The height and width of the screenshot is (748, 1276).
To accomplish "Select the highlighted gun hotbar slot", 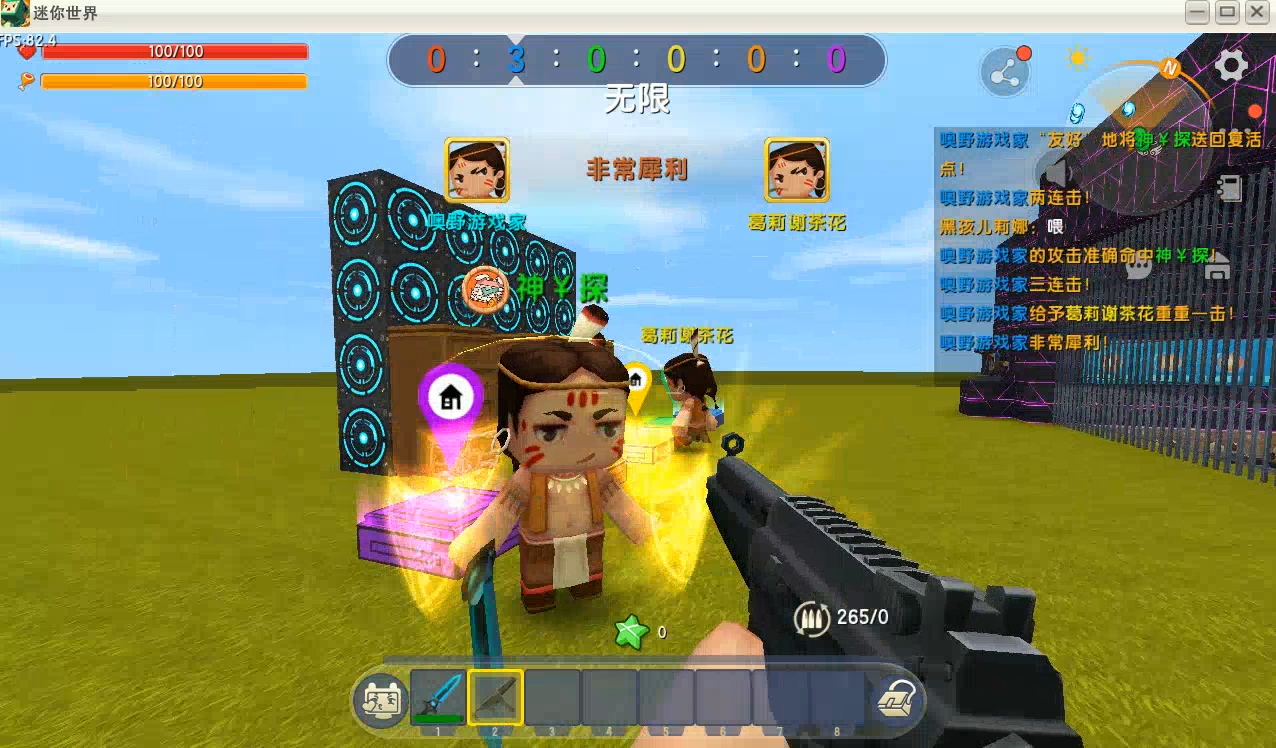I will point(495,697).
